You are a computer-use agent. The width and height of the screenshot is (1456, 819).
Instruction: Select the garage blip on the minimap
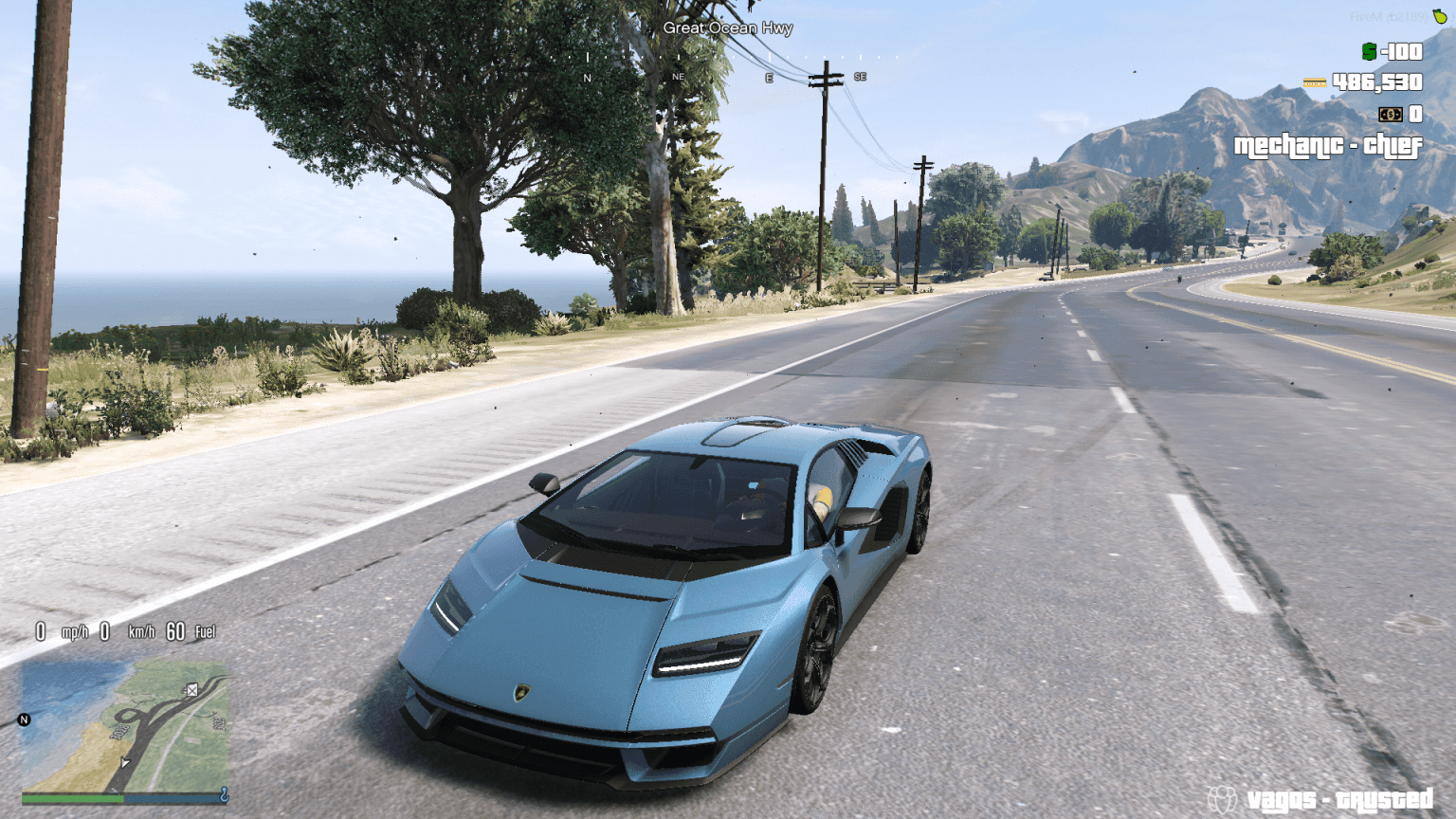[x=191, y=690]
